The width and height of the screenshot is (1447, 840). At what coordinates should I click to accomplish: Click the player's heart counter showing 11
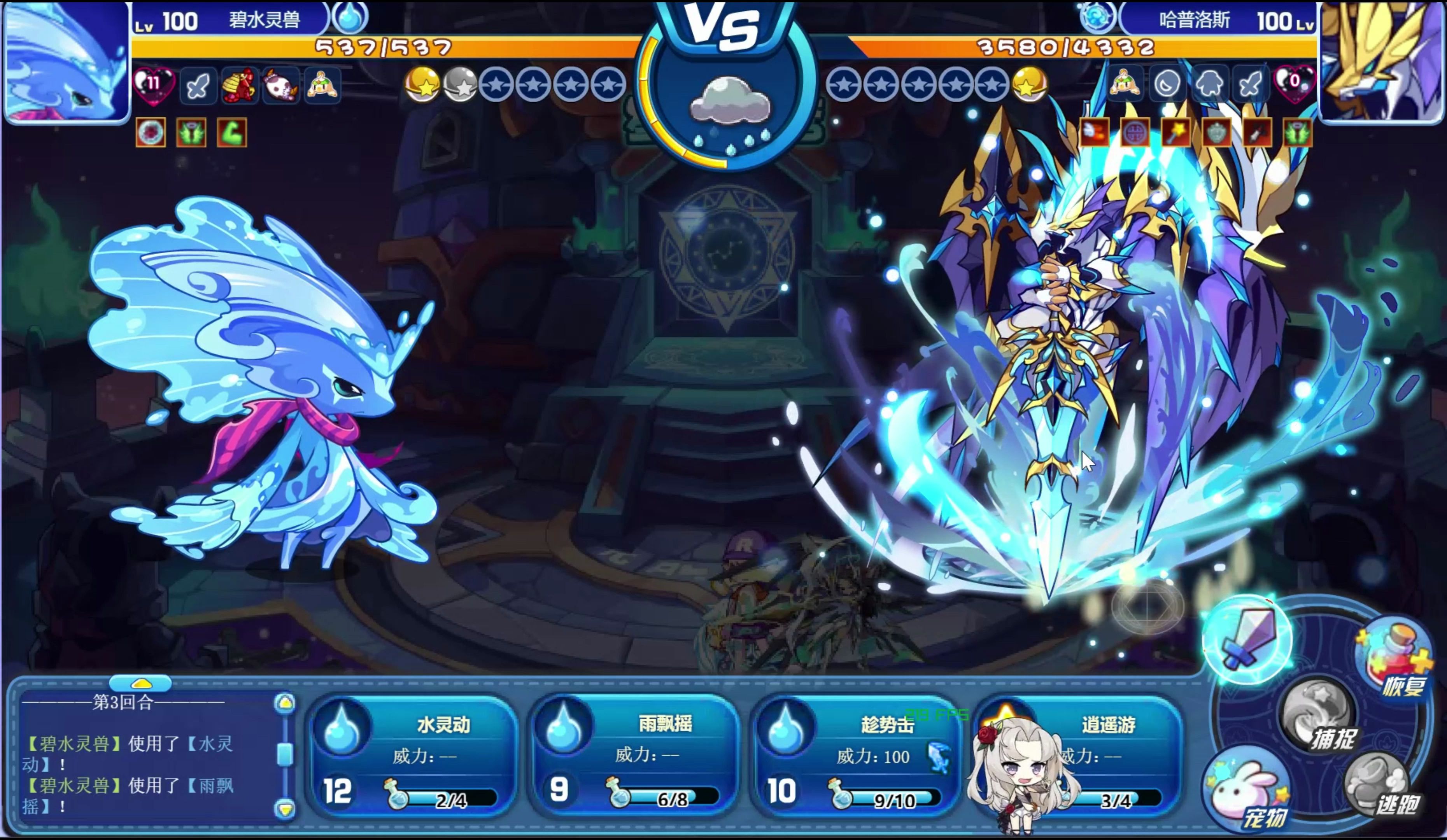tap(153, 84)
